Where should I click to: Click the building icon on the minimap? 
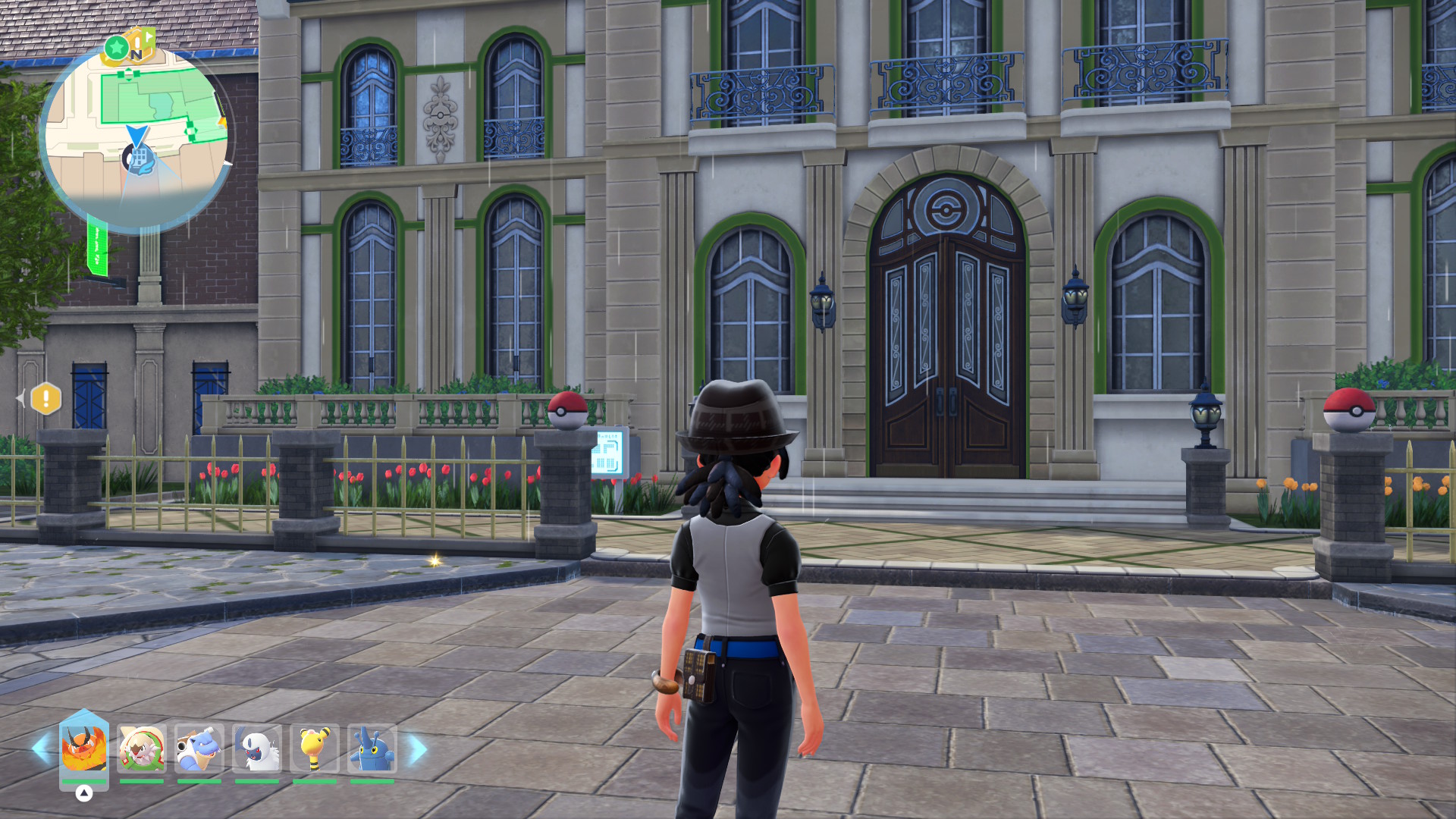138,158
